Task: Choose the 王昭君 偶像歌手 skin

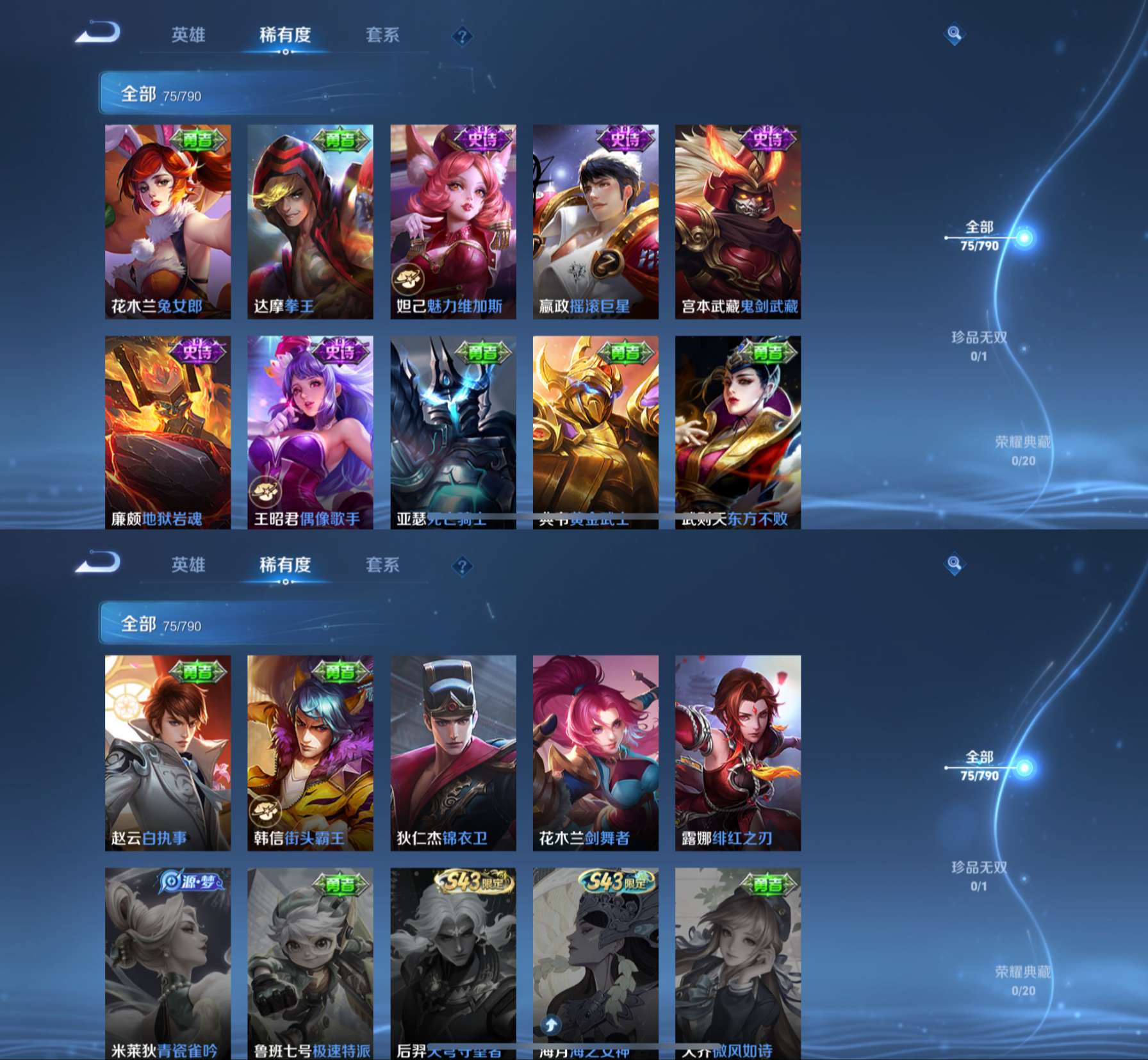Action: click(310, 432)
